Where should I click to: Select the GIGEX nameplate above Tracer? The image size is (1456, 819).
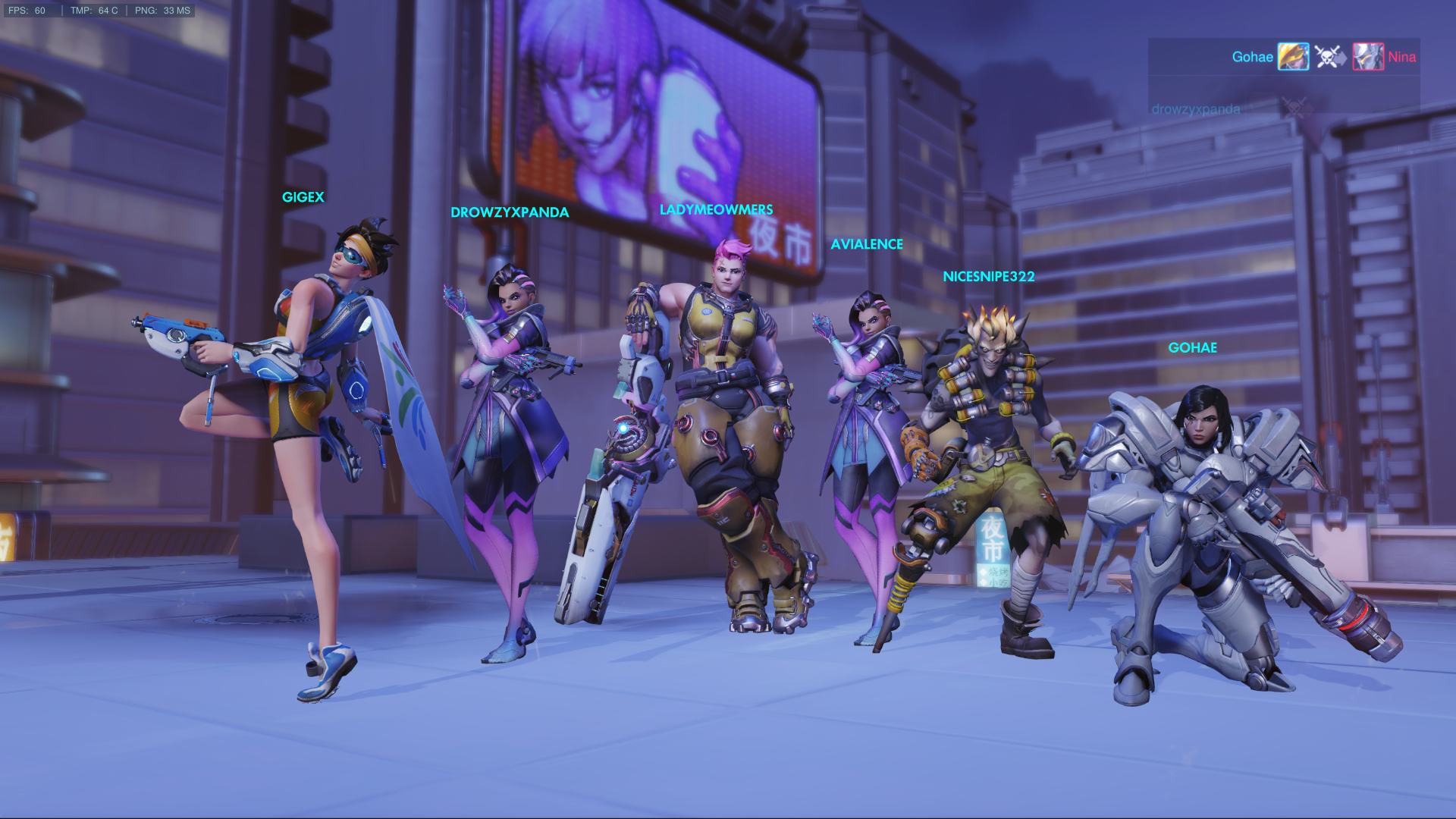(x=302, y=196)
